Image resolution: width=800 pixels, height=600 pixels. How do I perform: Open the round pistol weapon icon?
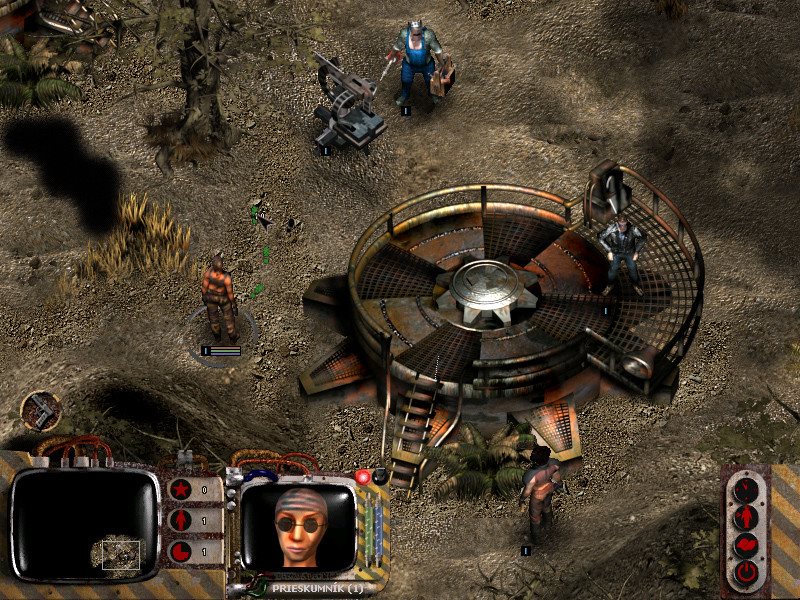point(41,410)
